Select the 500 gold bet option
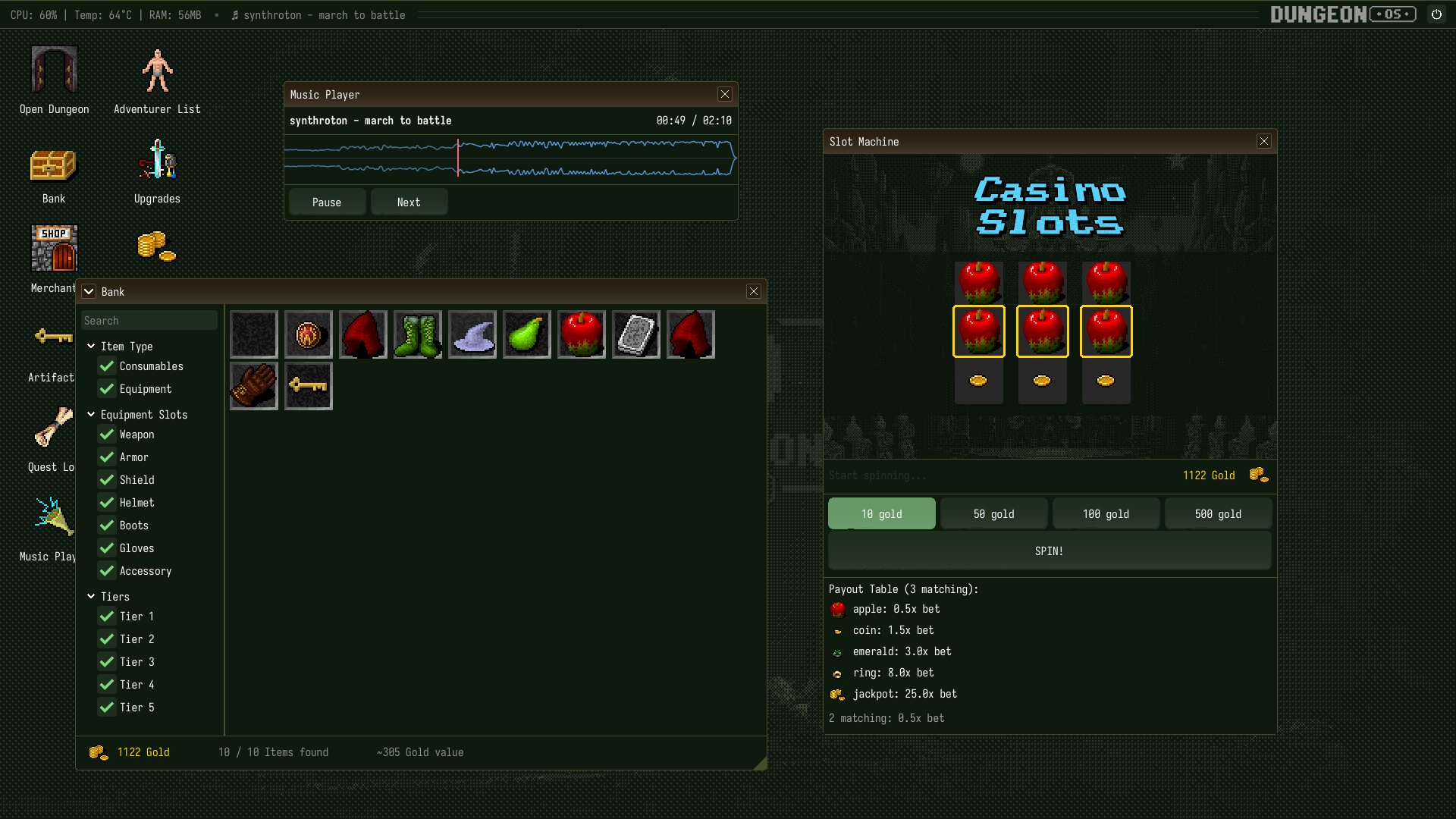 (1218, 513)
